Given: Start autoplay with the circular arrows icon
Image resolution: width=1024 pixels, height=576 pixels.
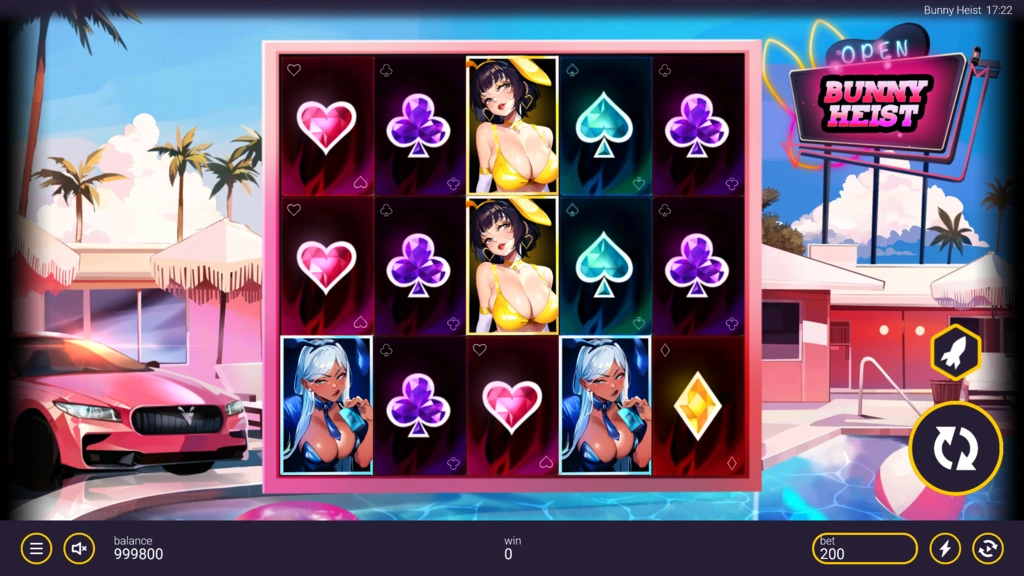Looking at the screenshot, I should pos(987,548).
